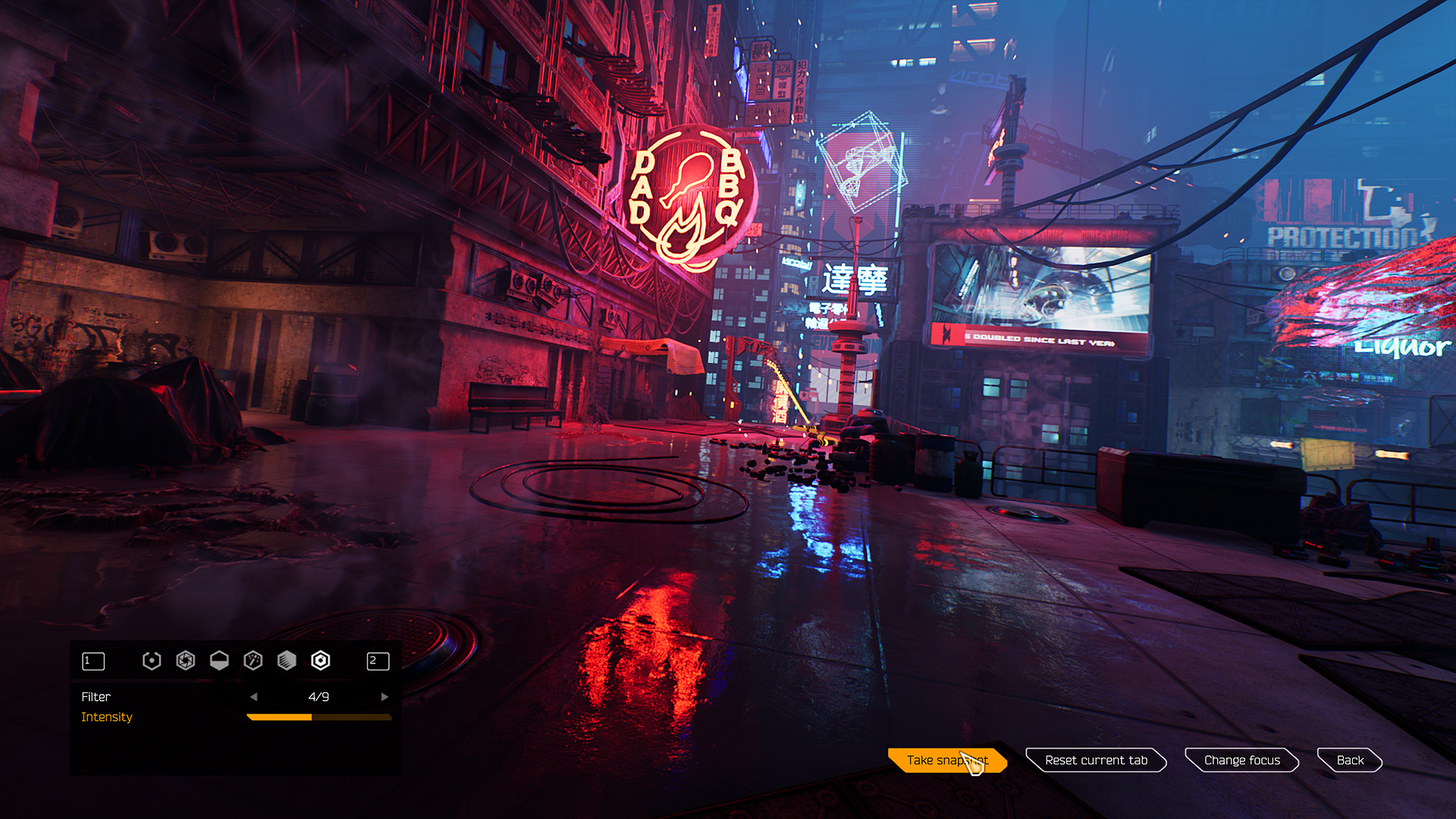Open the striped hexagon tab

[x=287, y=661]
